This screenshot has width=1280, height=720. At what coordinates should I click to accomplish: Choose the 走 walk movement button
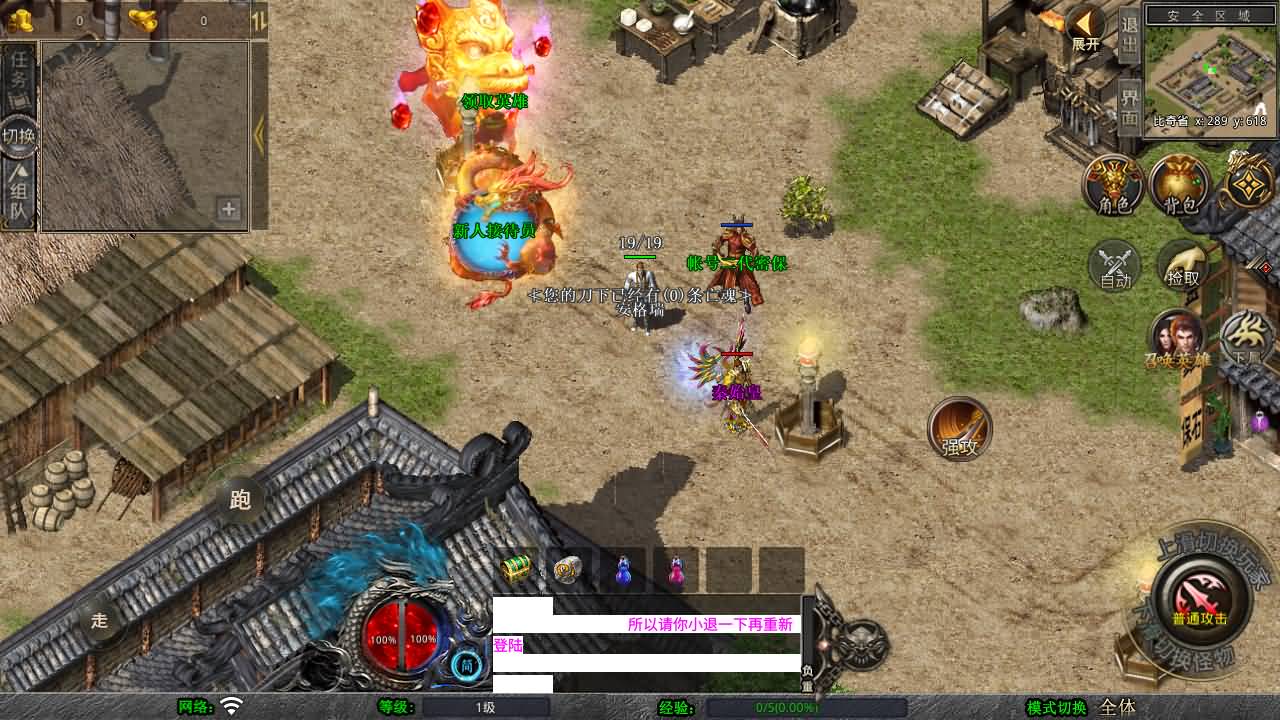(x=100, y=619)
